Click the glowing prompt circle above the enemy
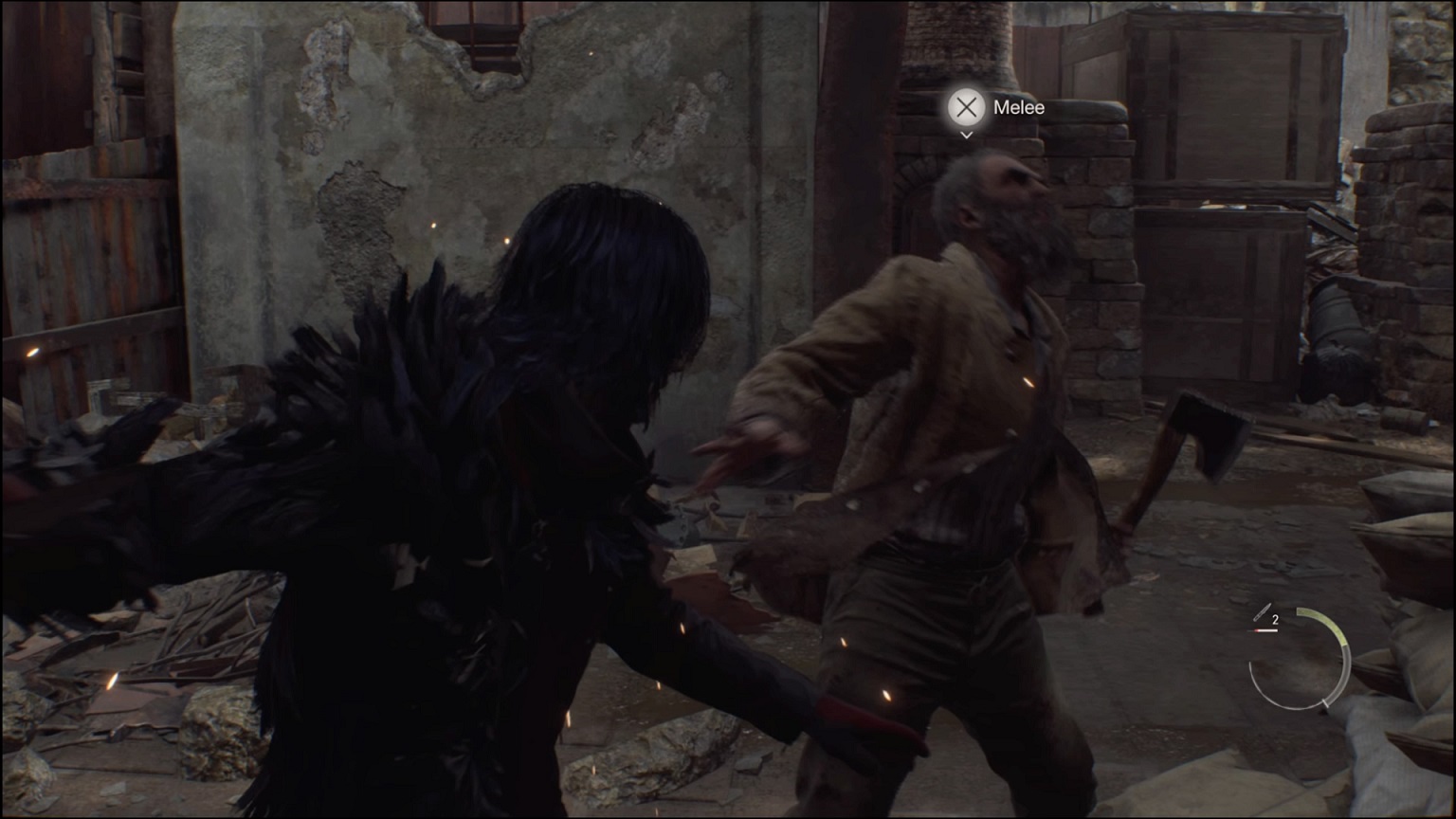This screenshot has height=819, width=1456. [x=966, y=107]
